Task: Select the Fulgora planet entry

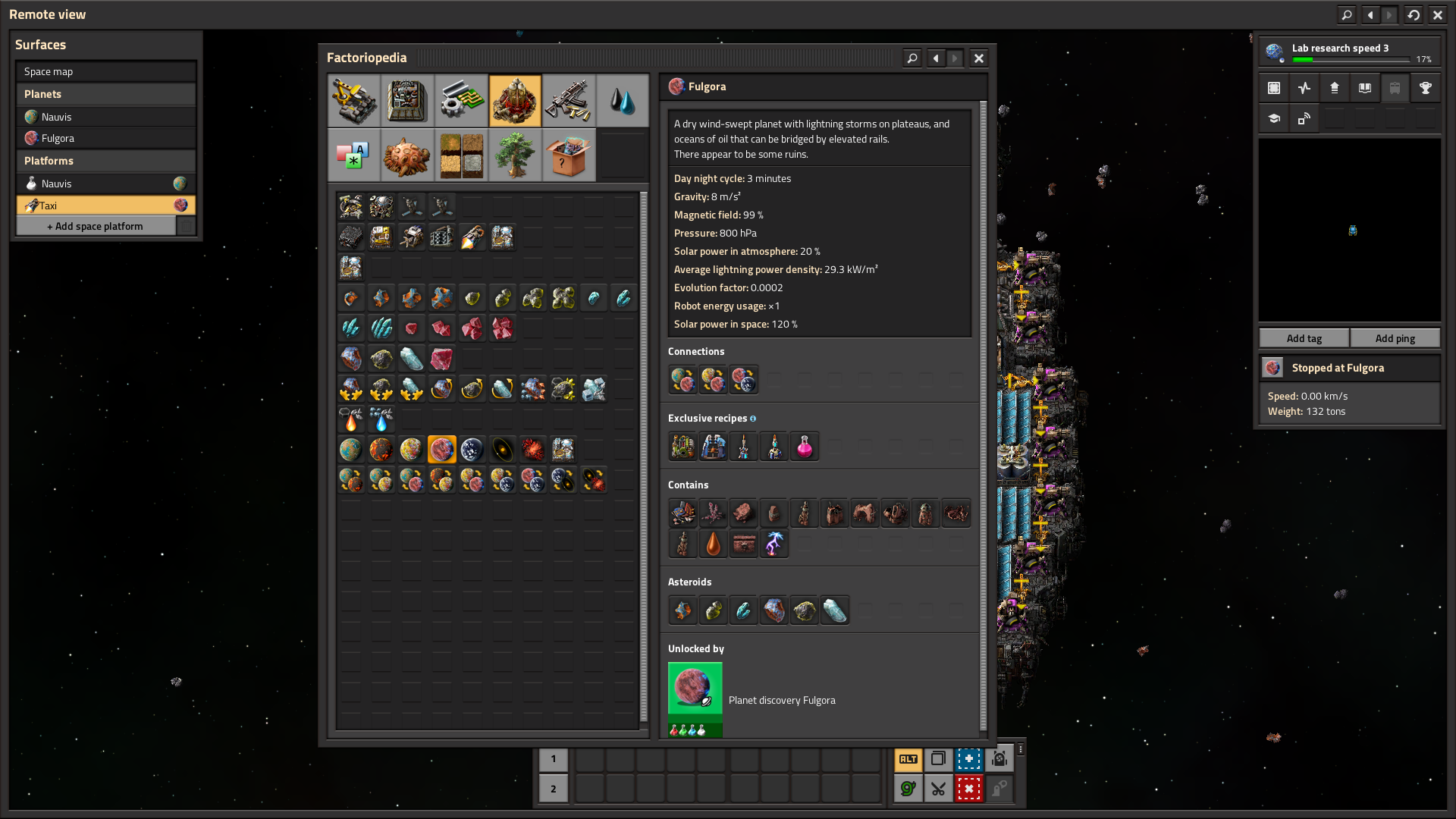Action: click(105, 138)
